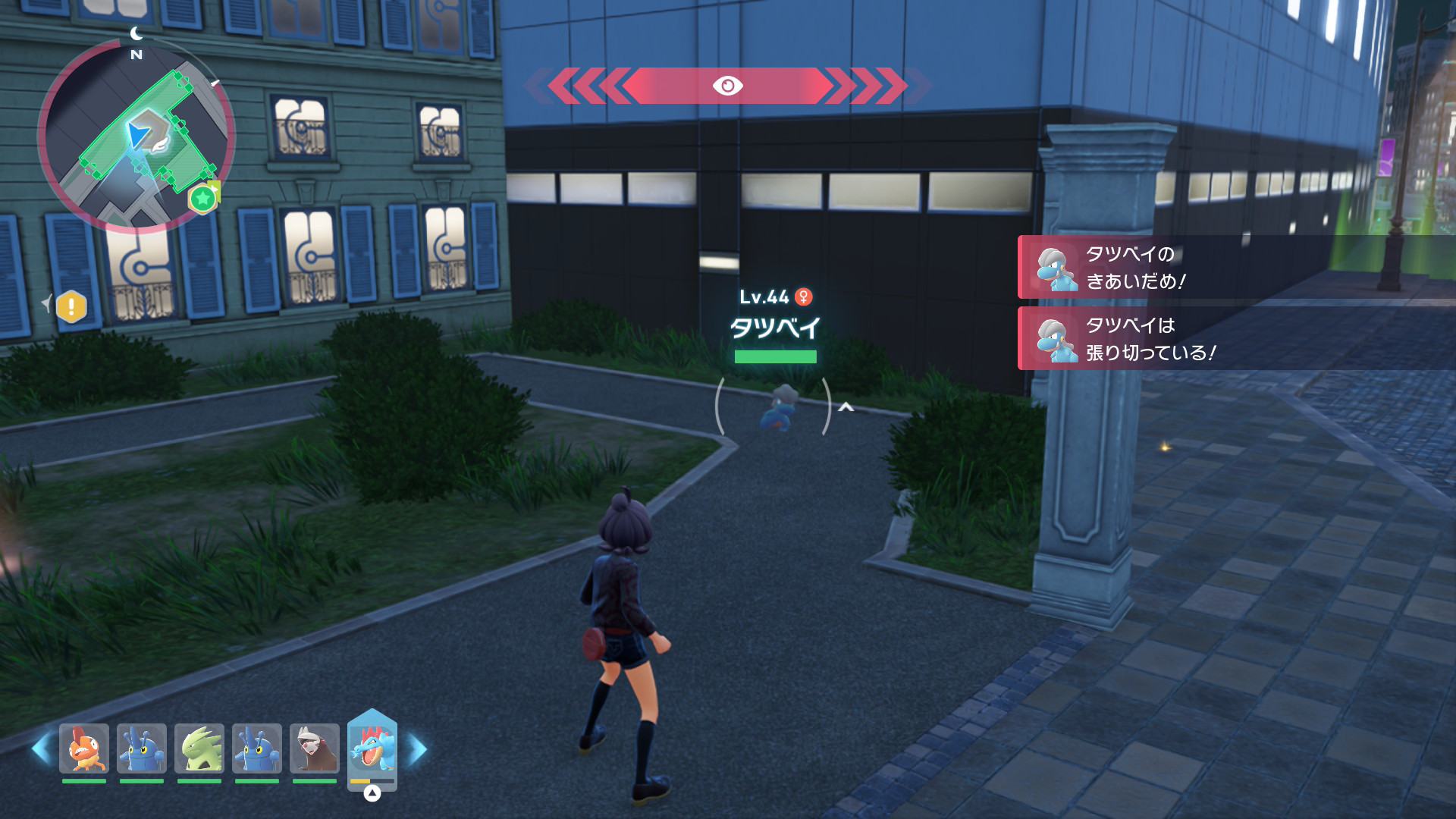
Task: Click the left arrow of party bar
Action: 41,749
